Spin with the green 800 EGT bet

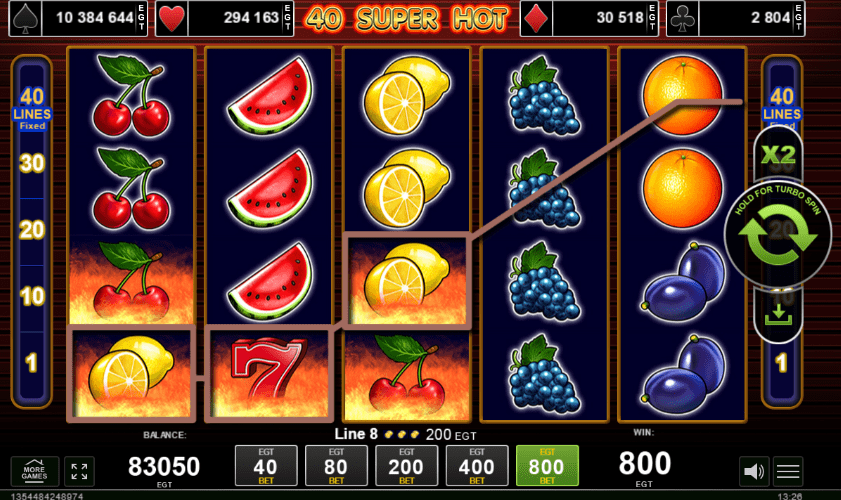click(x=547, y=466)
